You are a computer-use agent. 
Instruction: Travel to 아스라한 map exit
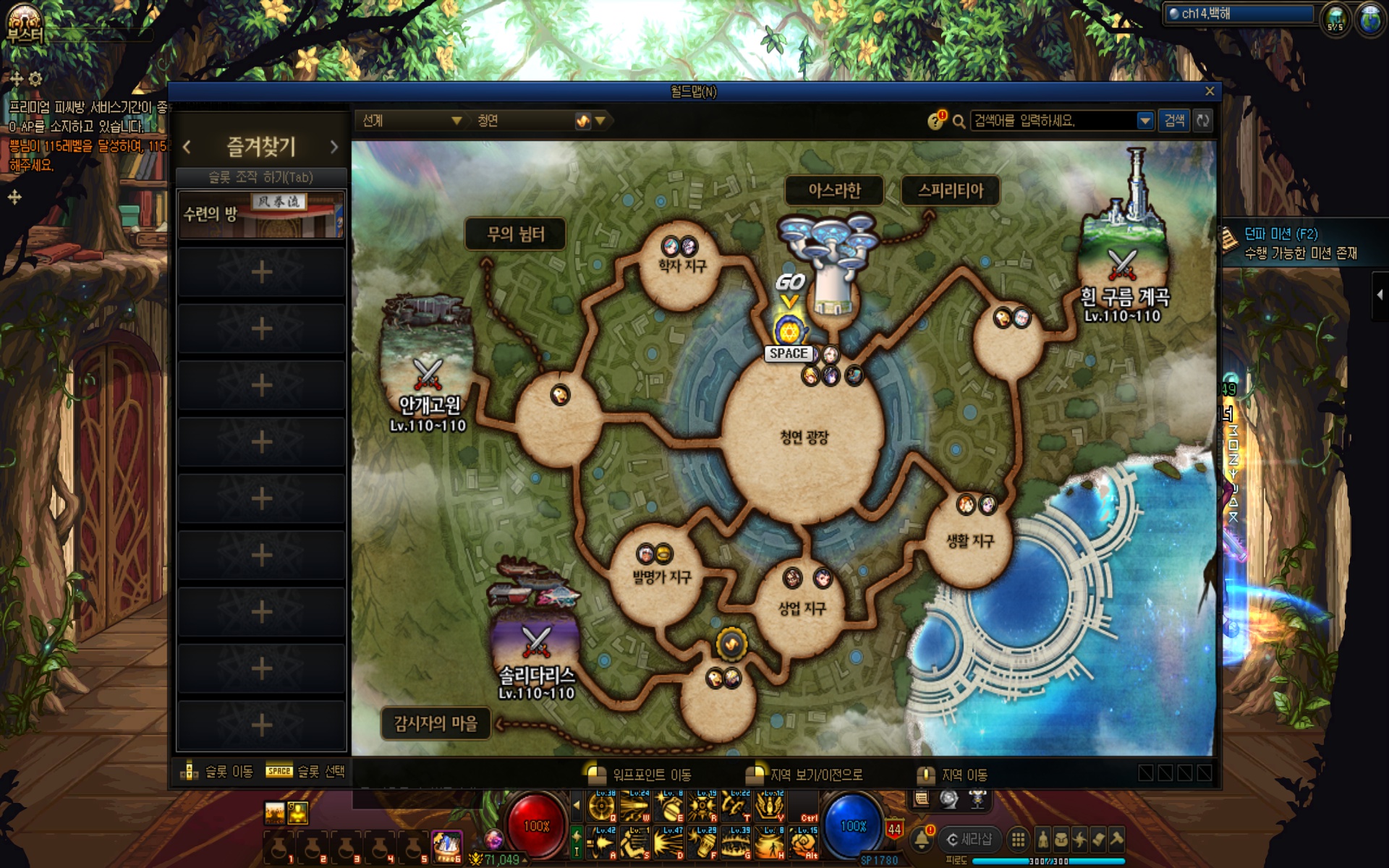point(834,190)
